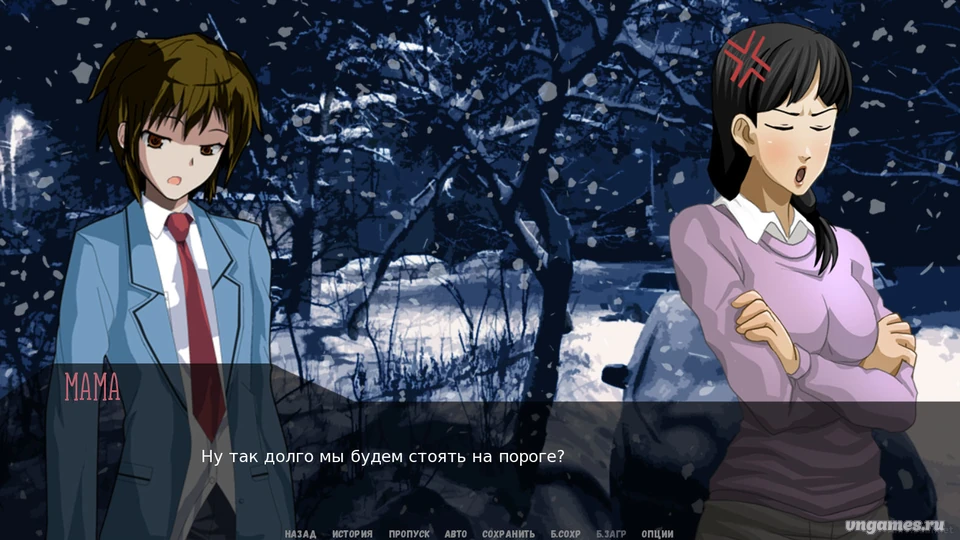Open the Опции settings menu
Image resolution: width=960 pixels, height=540 pixels.
pos(657,534)
